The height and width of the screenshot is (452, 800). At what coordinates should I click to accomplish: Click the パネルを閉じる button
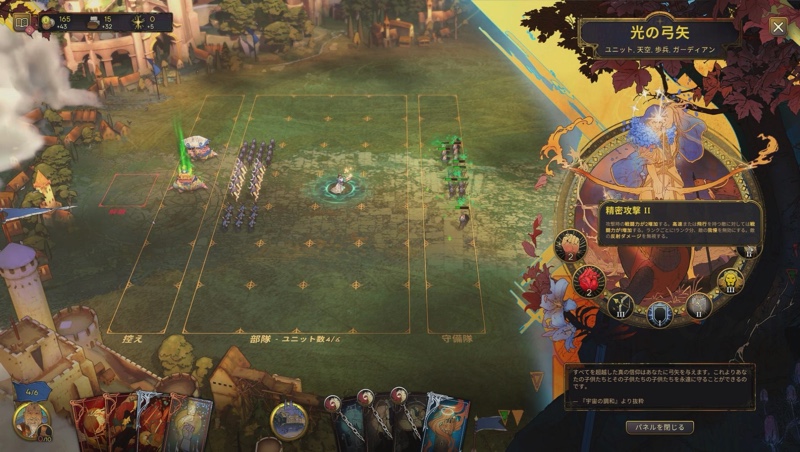(659, 427)
